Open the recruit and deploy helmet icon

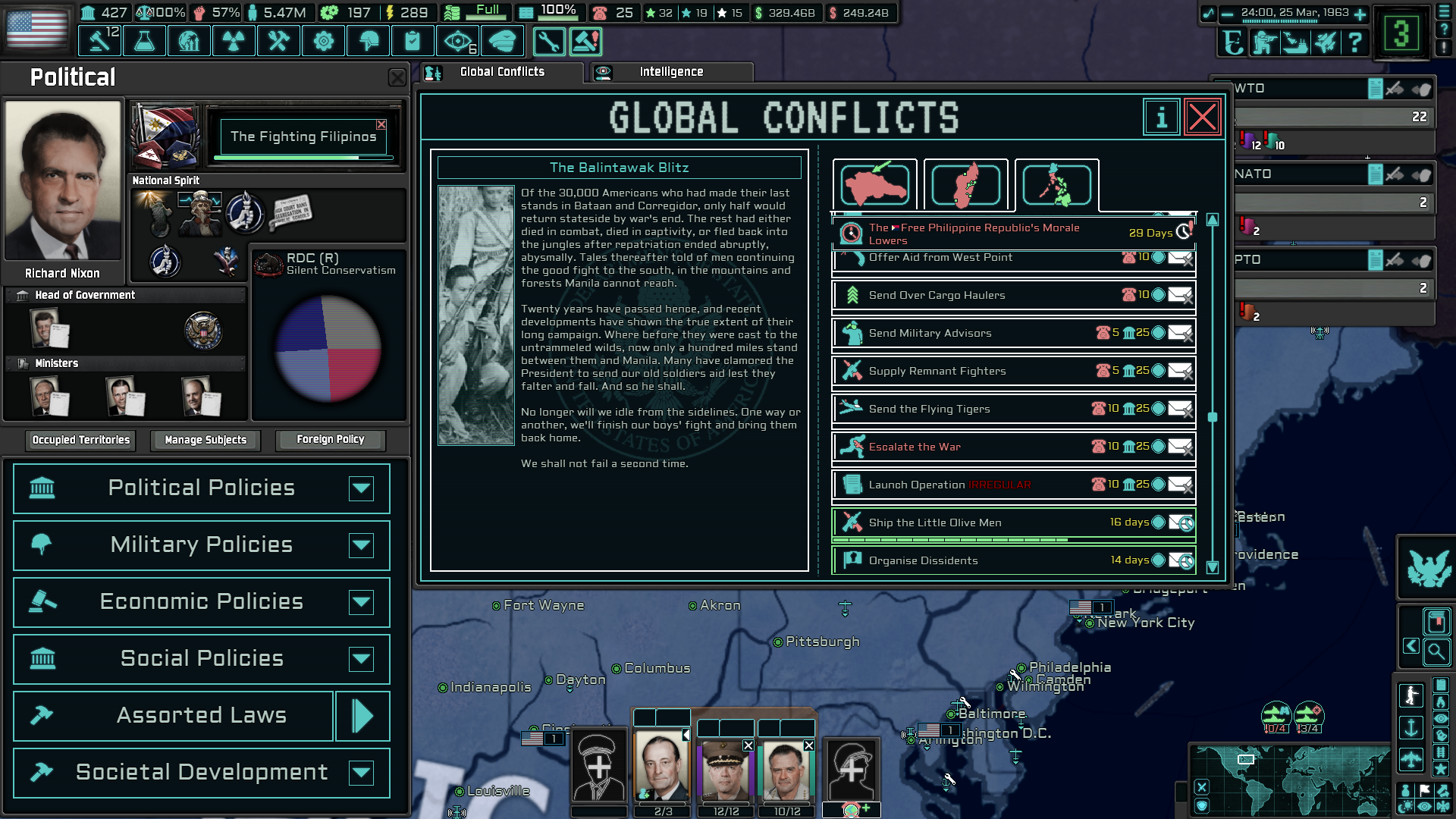pyautogui.click(x=368, y=41)
